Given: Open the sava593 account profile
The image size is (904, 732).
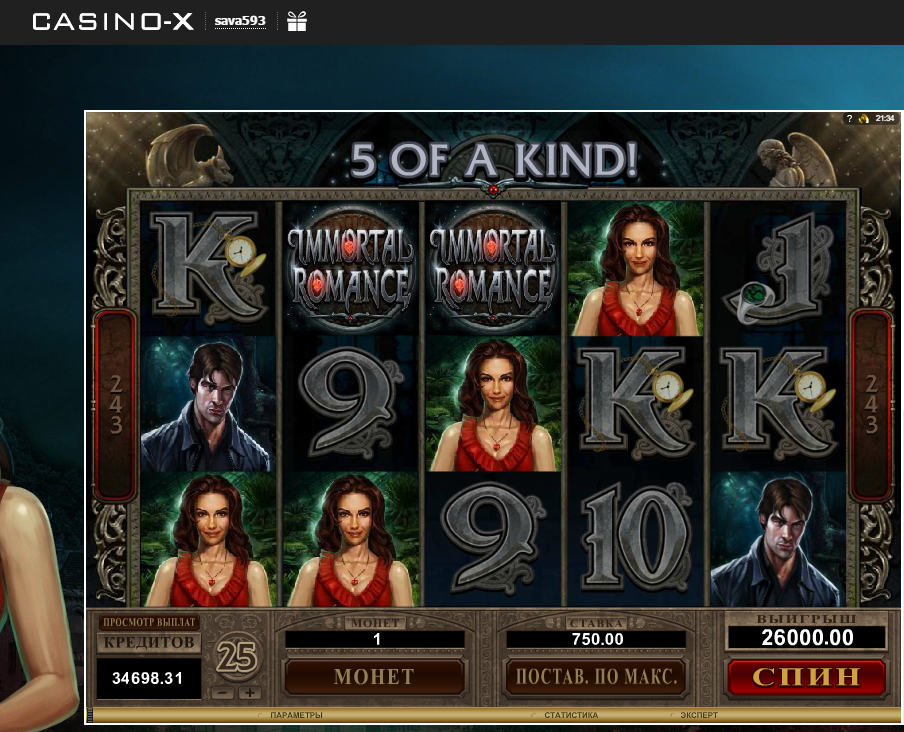Looking at the screenshot, I should pos(240,21).
